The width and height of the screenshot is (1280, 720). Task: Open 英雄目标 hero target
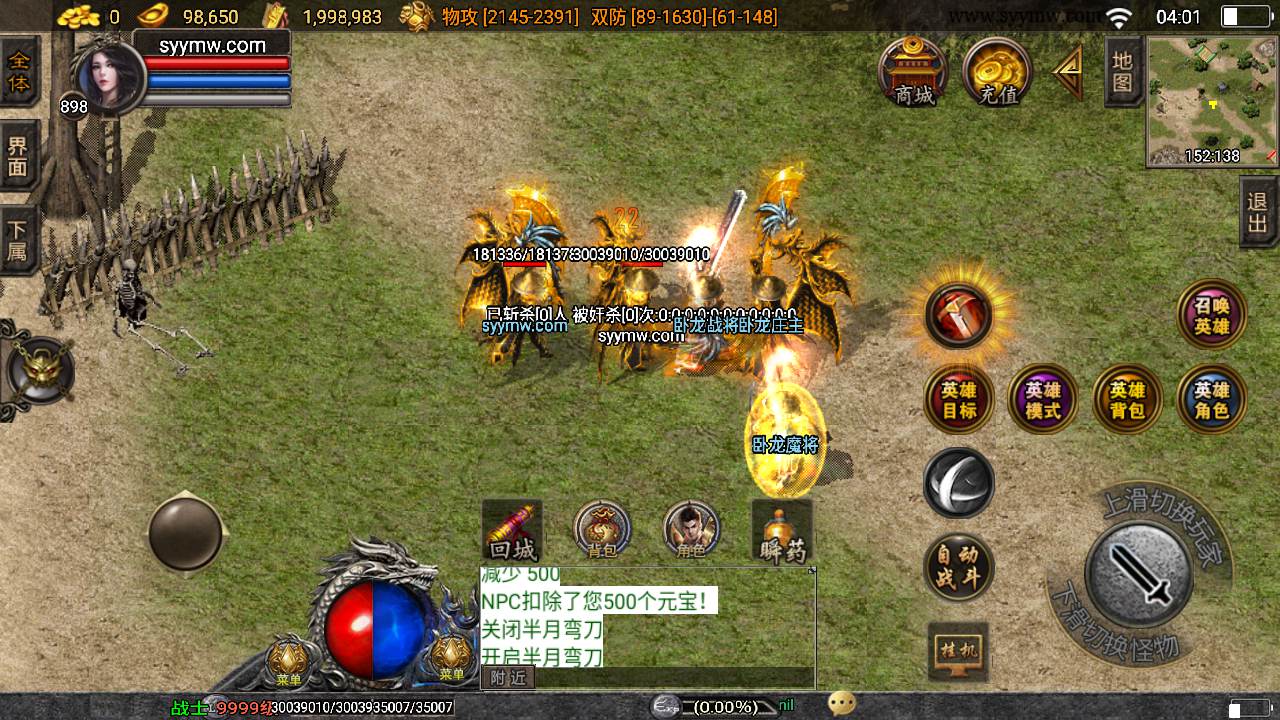click(x=959, y=399)
